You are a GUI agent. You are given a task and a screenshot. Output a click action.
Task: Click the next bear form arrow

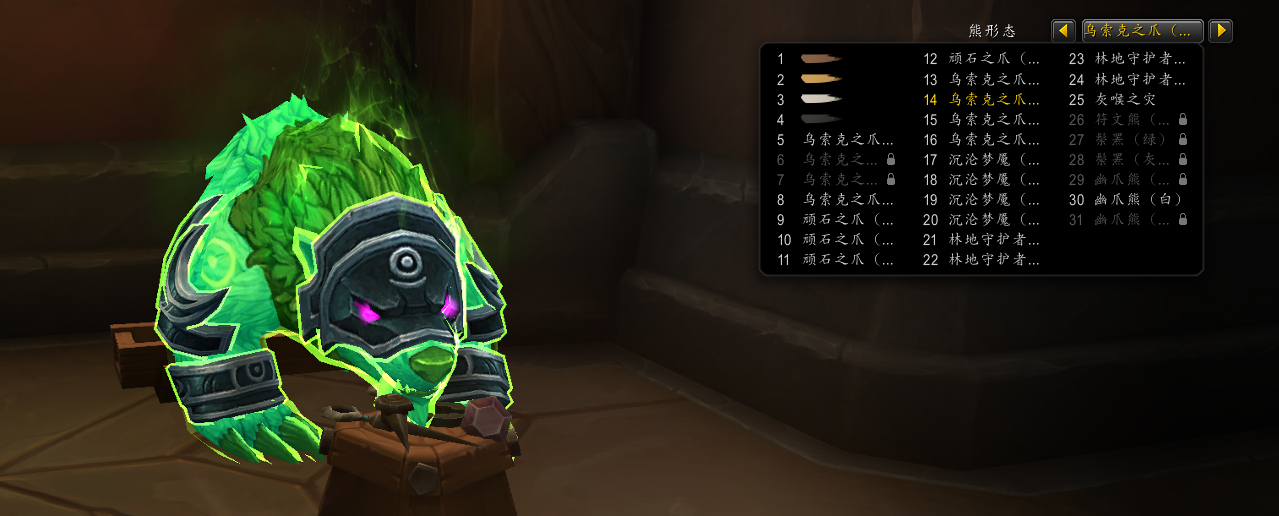(1220, 31)
